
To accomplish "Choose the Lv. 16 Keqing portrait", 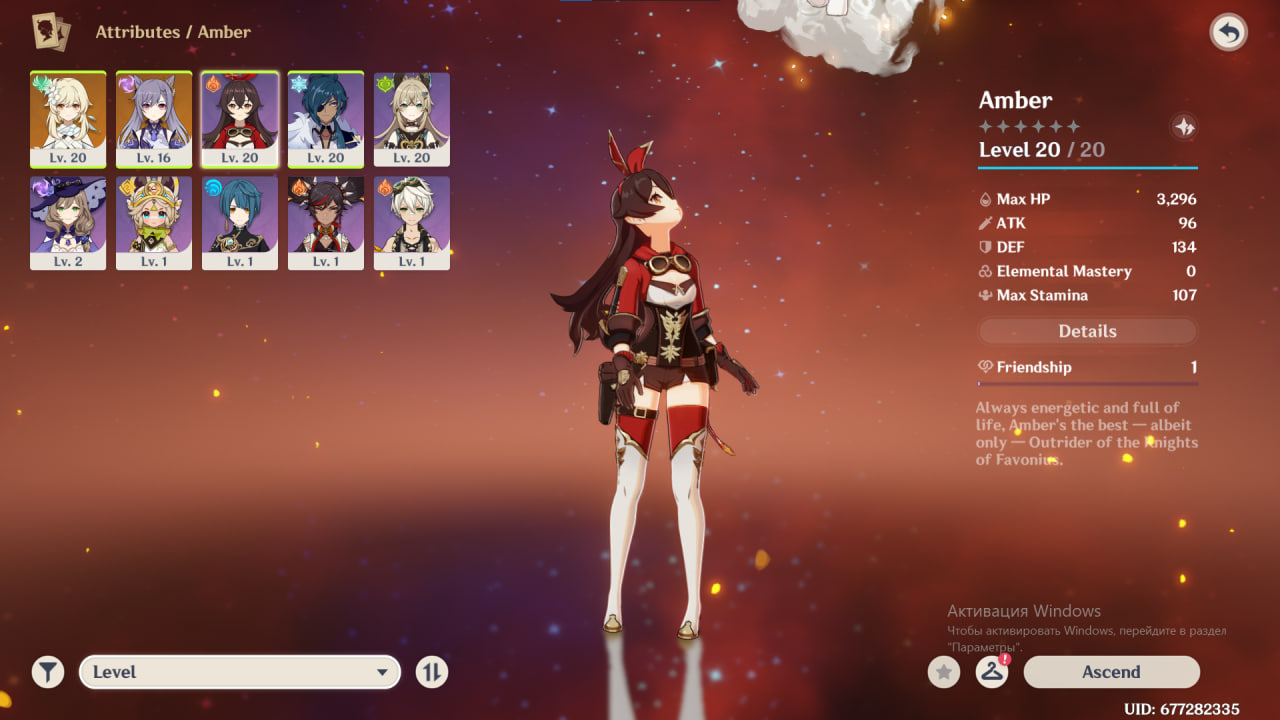I will 154,119.
